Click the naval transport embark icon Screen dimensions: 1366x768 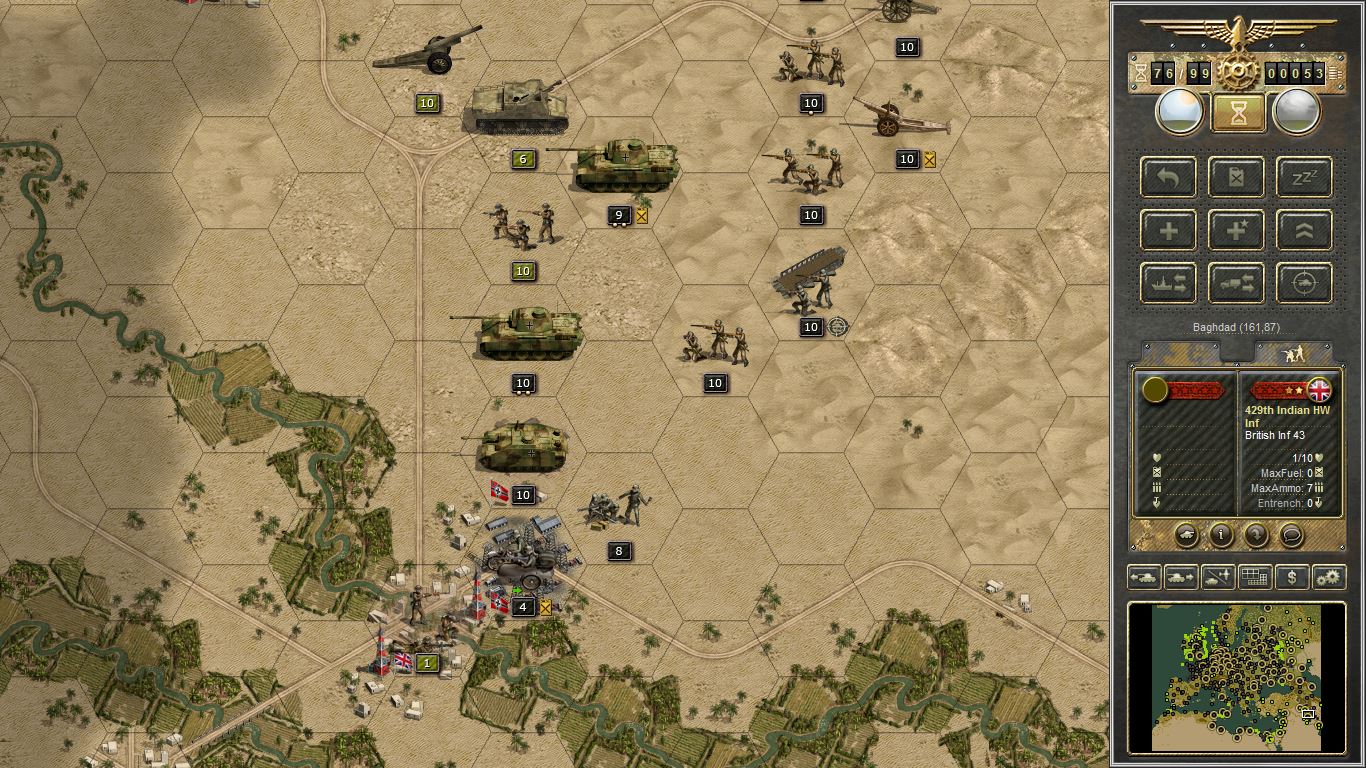pos(1168,283)
